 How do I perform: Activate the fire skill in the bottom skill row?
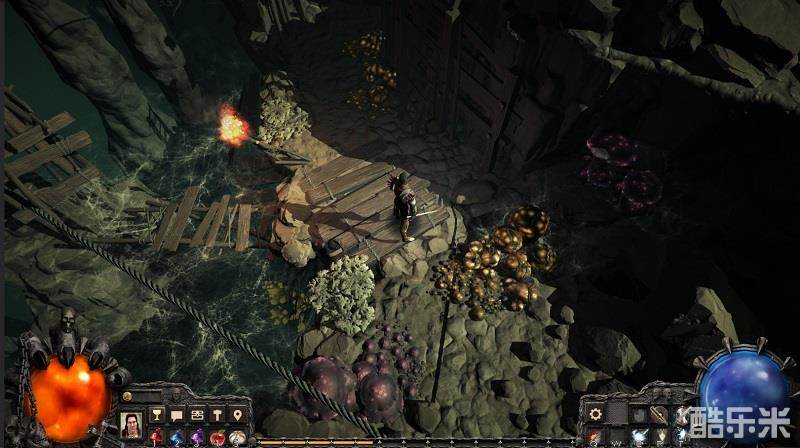coord(595,437)
